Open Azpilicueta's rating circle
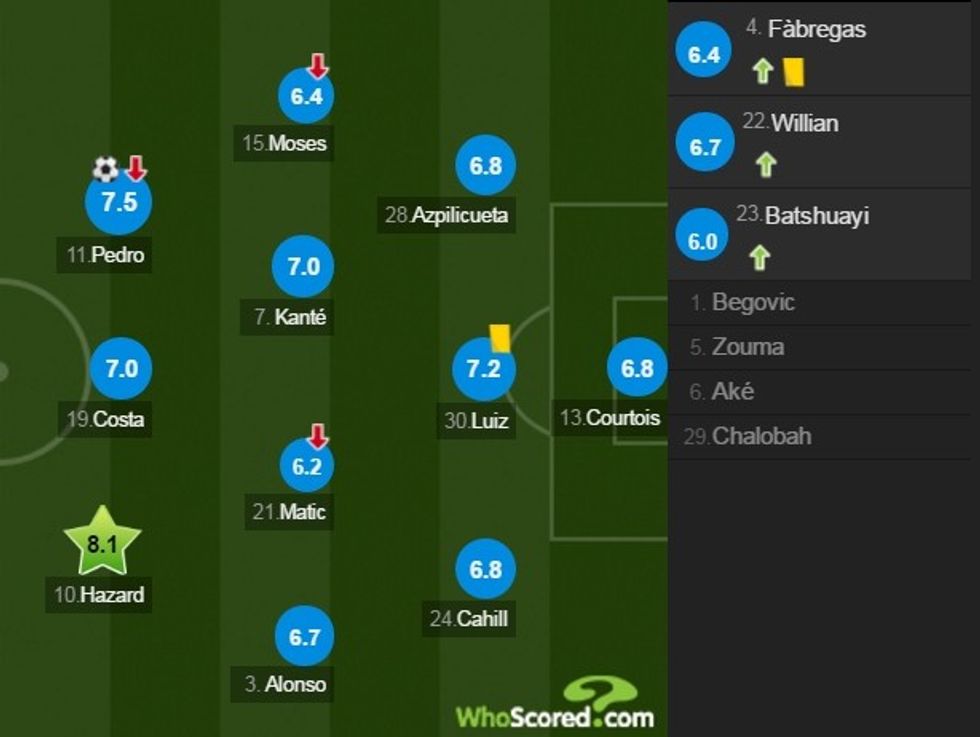The width and height of the screenshot is (980, 737). (485, 165)
